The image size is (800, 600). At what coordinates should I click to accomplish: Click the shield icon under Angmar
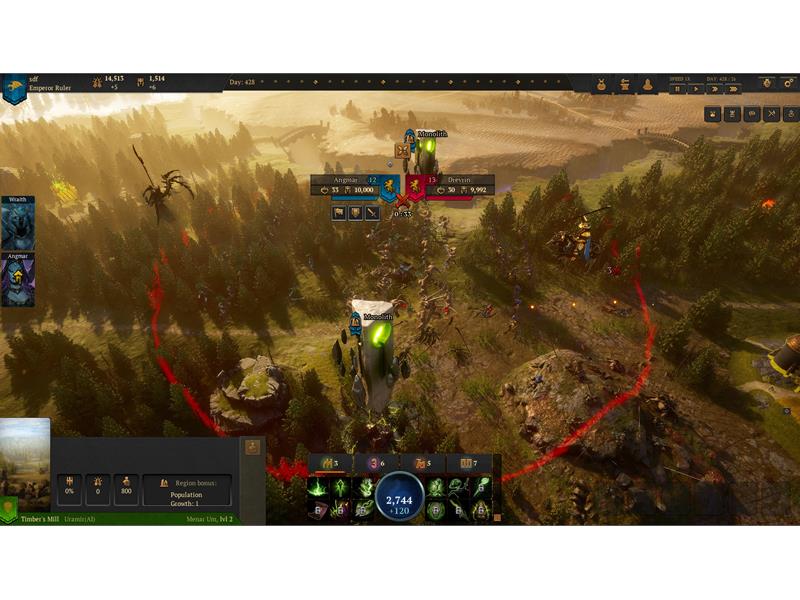point(355,213)
